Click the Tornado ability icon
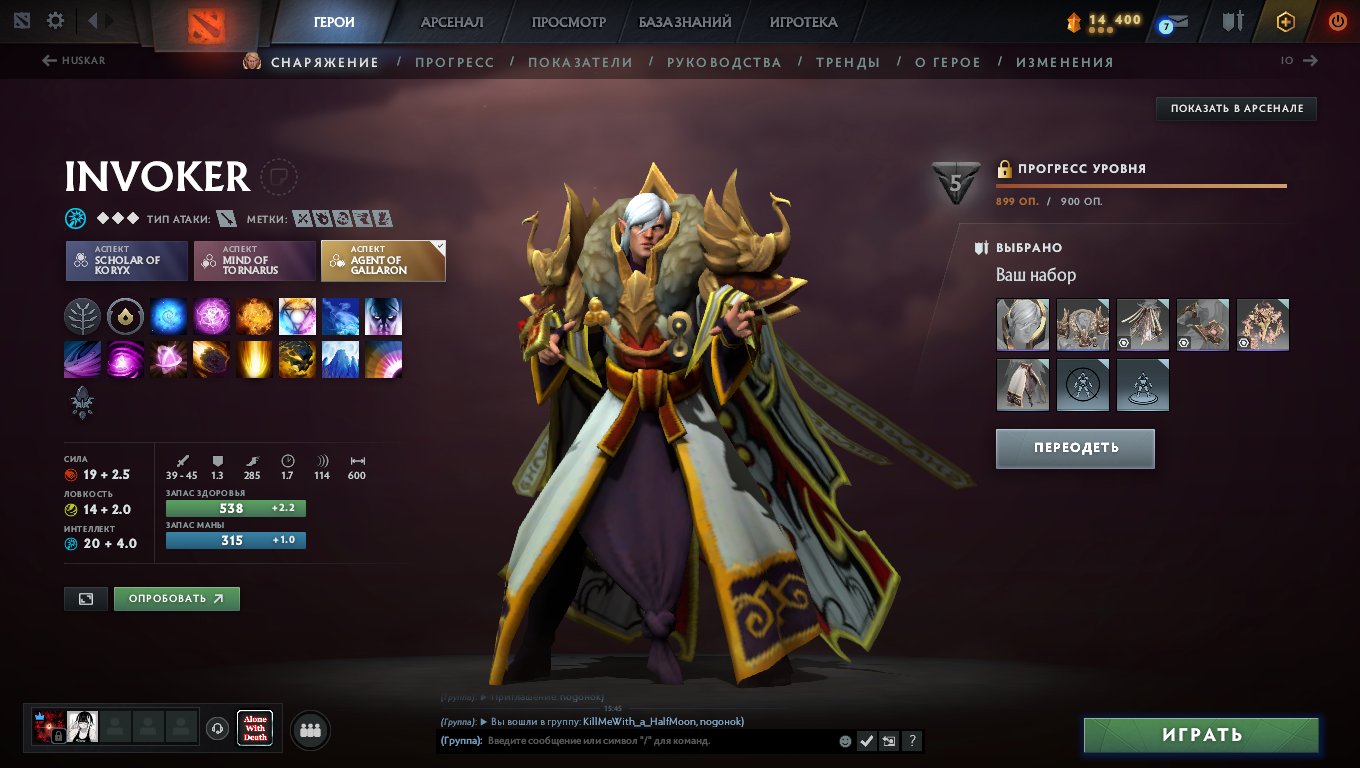 (82, 358)
